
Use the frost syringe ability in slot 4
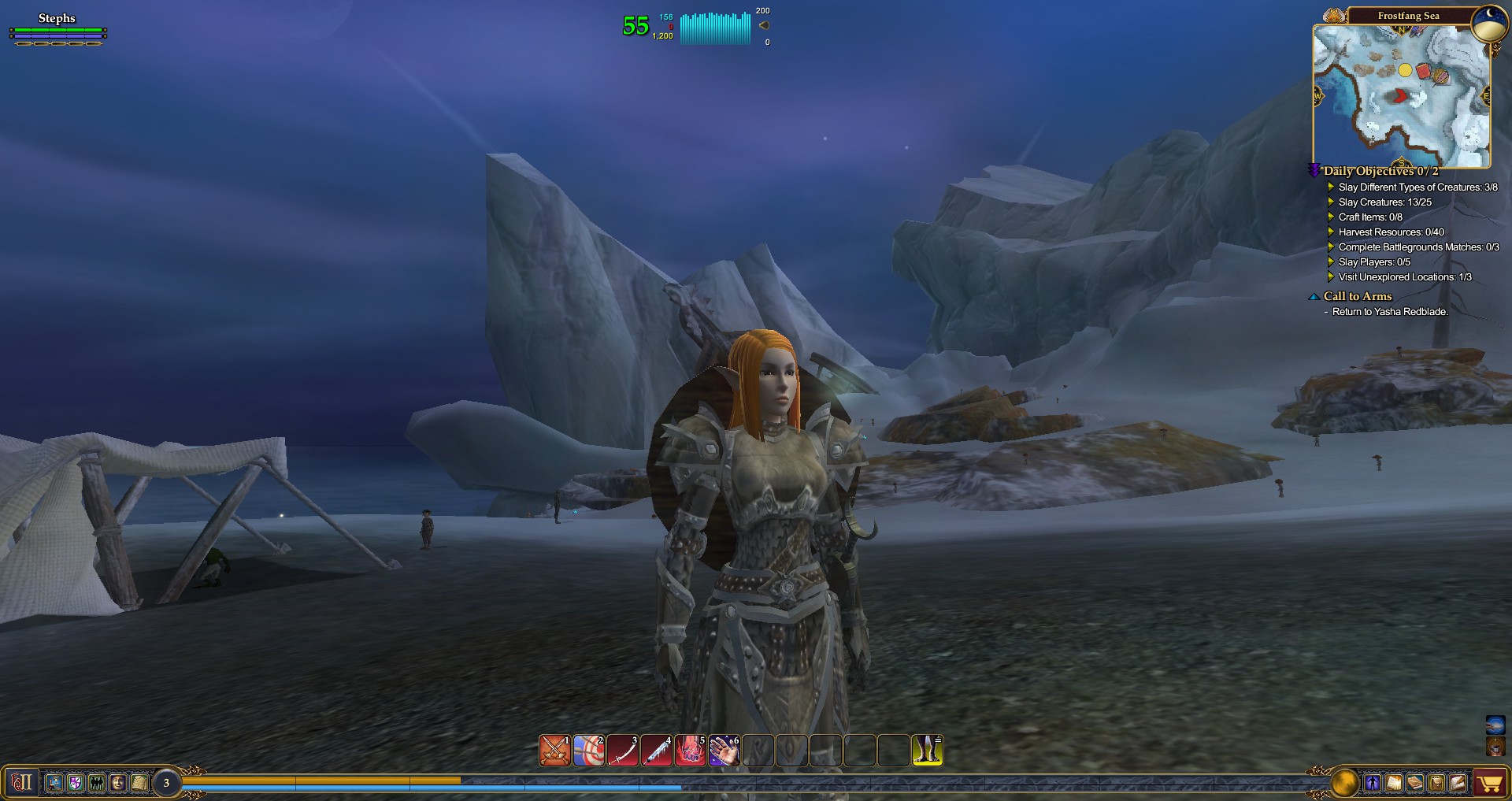656,751
